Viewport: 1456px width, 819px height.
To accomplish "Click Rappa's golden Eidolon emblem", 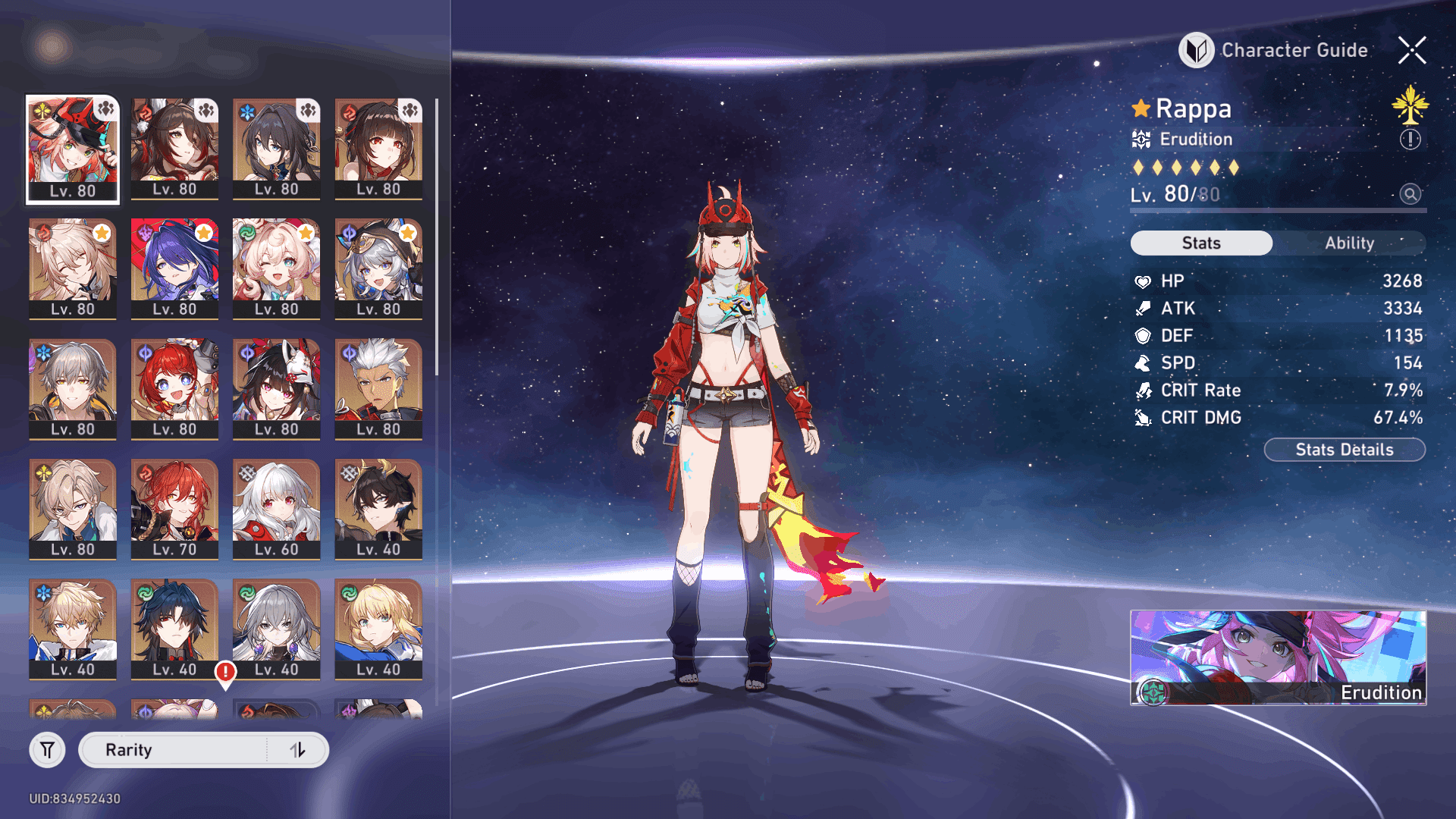I will [1410, 105].
